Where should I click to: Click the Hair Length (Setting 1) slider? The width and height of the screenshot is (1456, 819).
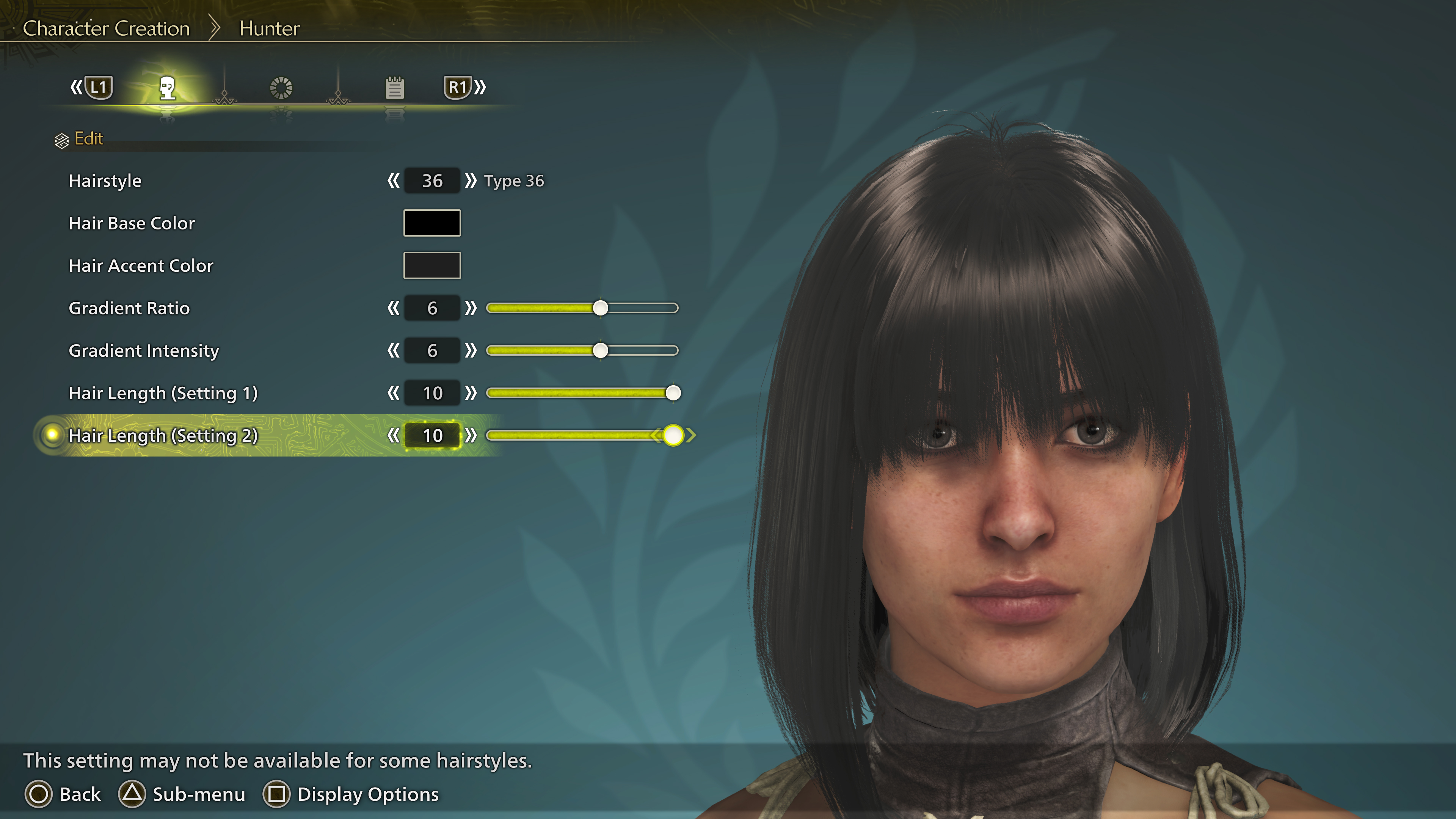pos(582,393)
